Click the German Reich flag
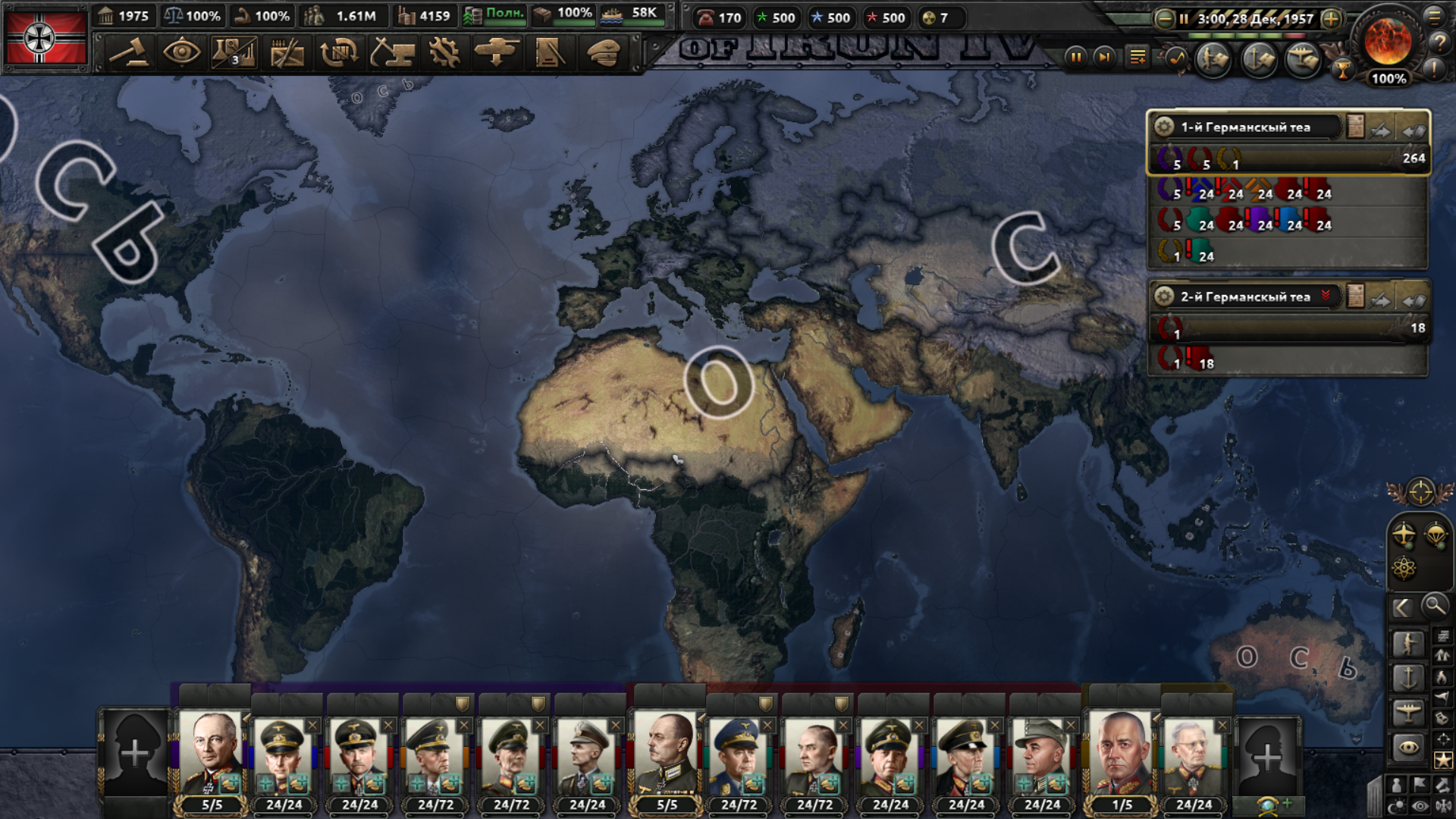 pyautogui.click(x=45, y=36)
